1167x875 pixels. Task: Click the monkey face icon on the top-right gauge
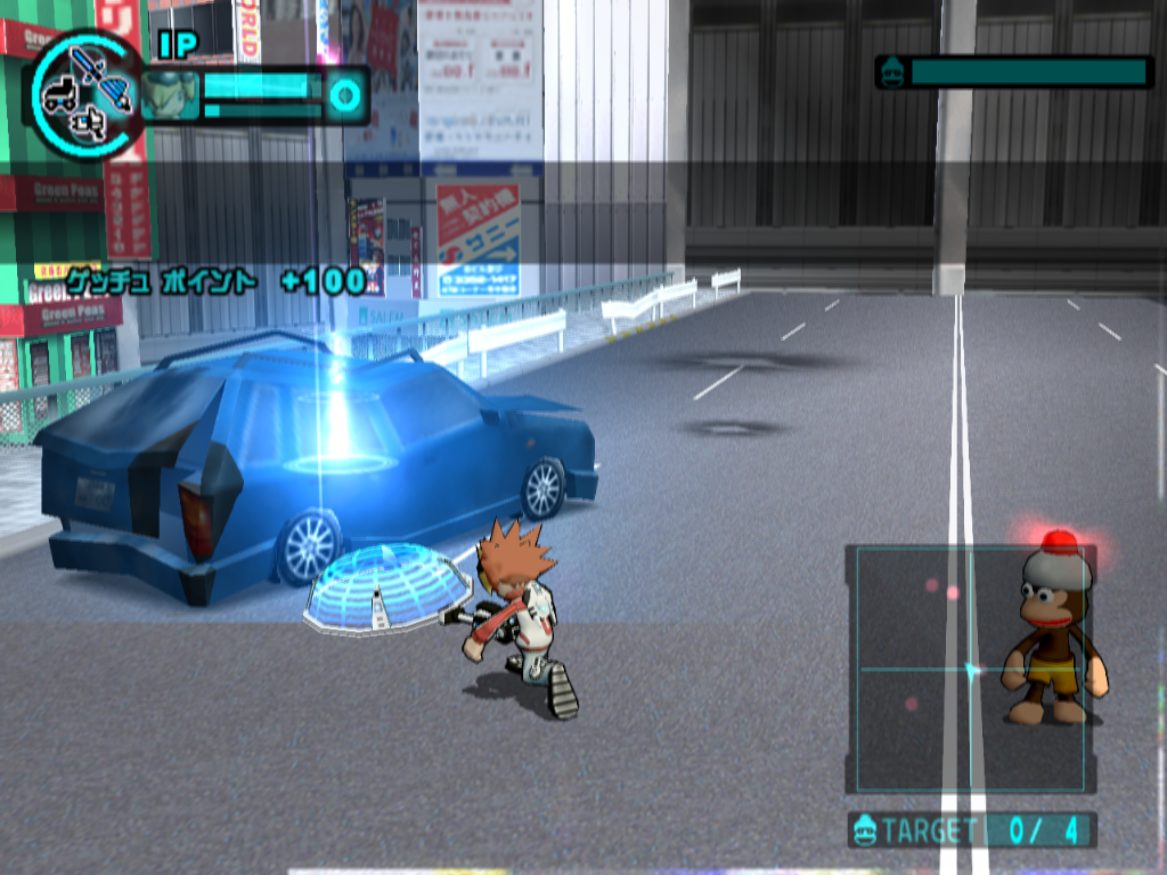pyautogui.click(x=892, y=72)
